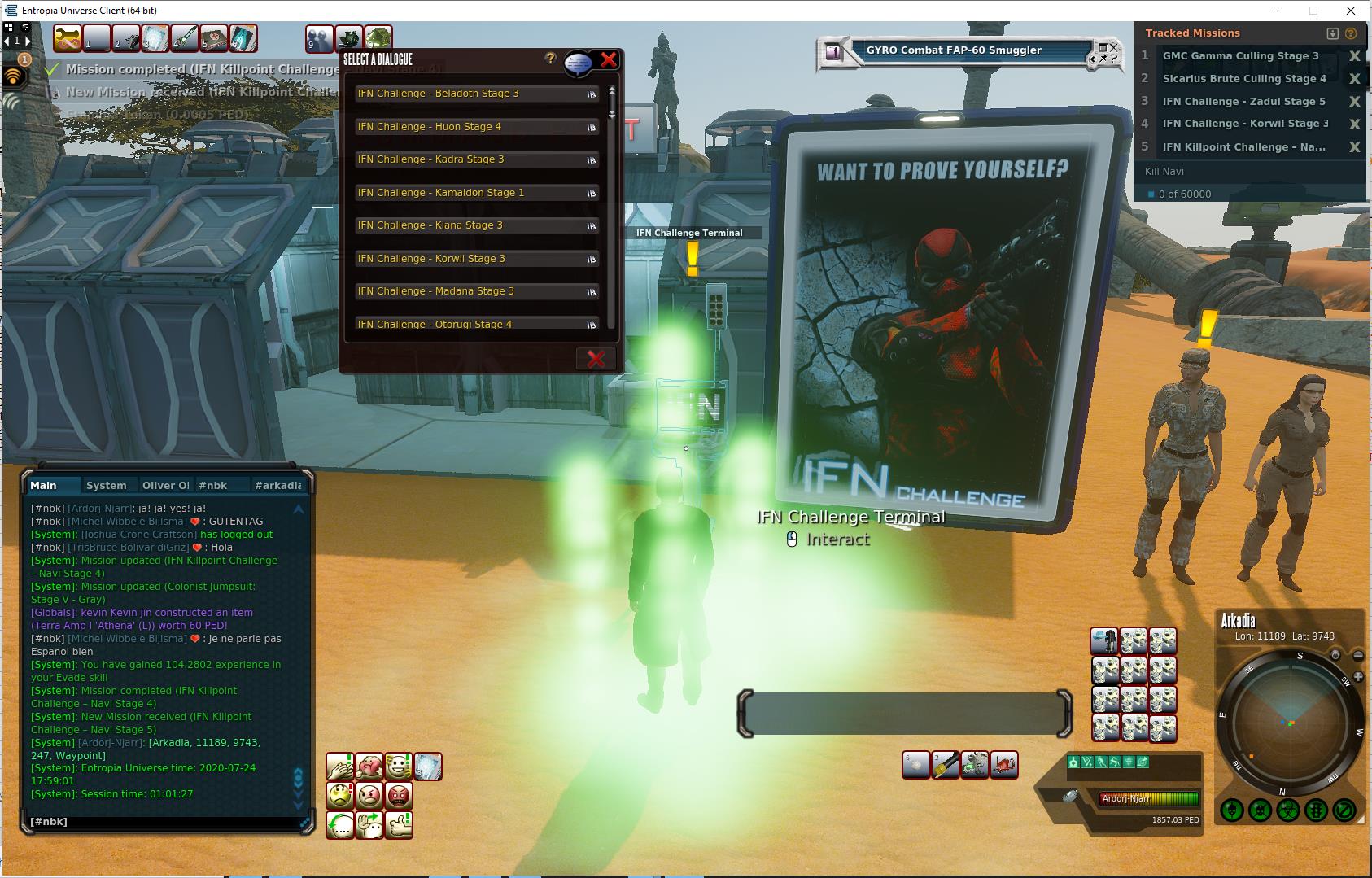Switch to the System chat tab
Viewport: 1372px width, 878px height.
click(x=107, y=485)
